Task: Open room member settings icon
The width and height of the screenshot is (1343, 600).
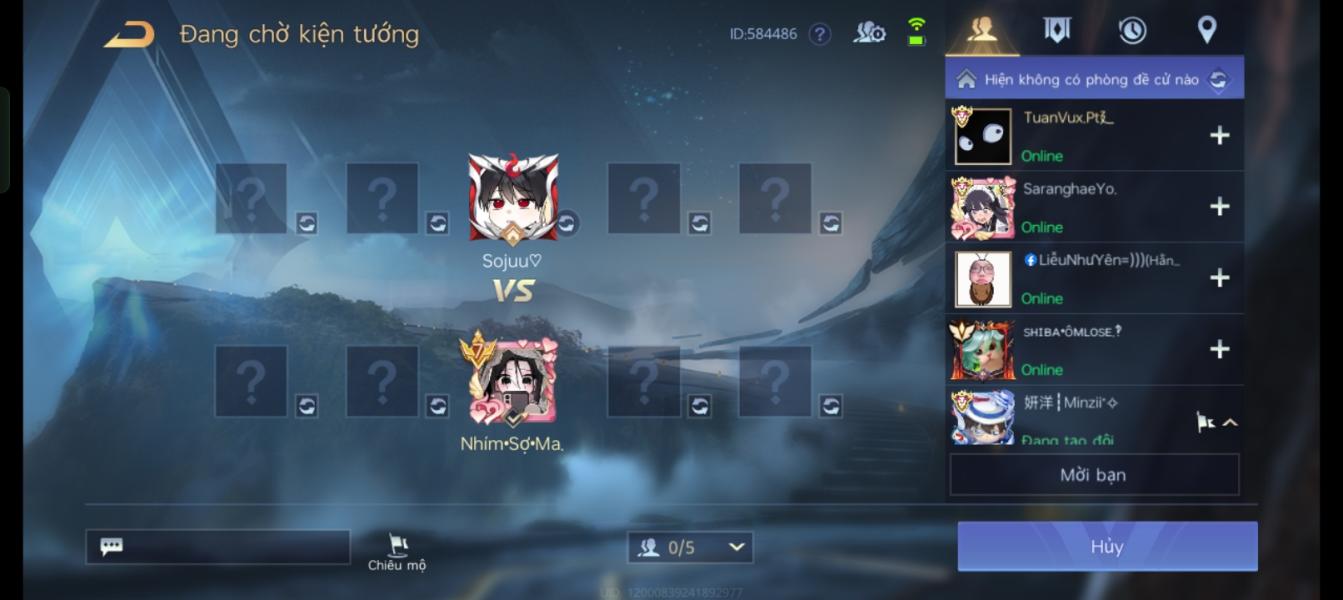Action: (869, 33)
